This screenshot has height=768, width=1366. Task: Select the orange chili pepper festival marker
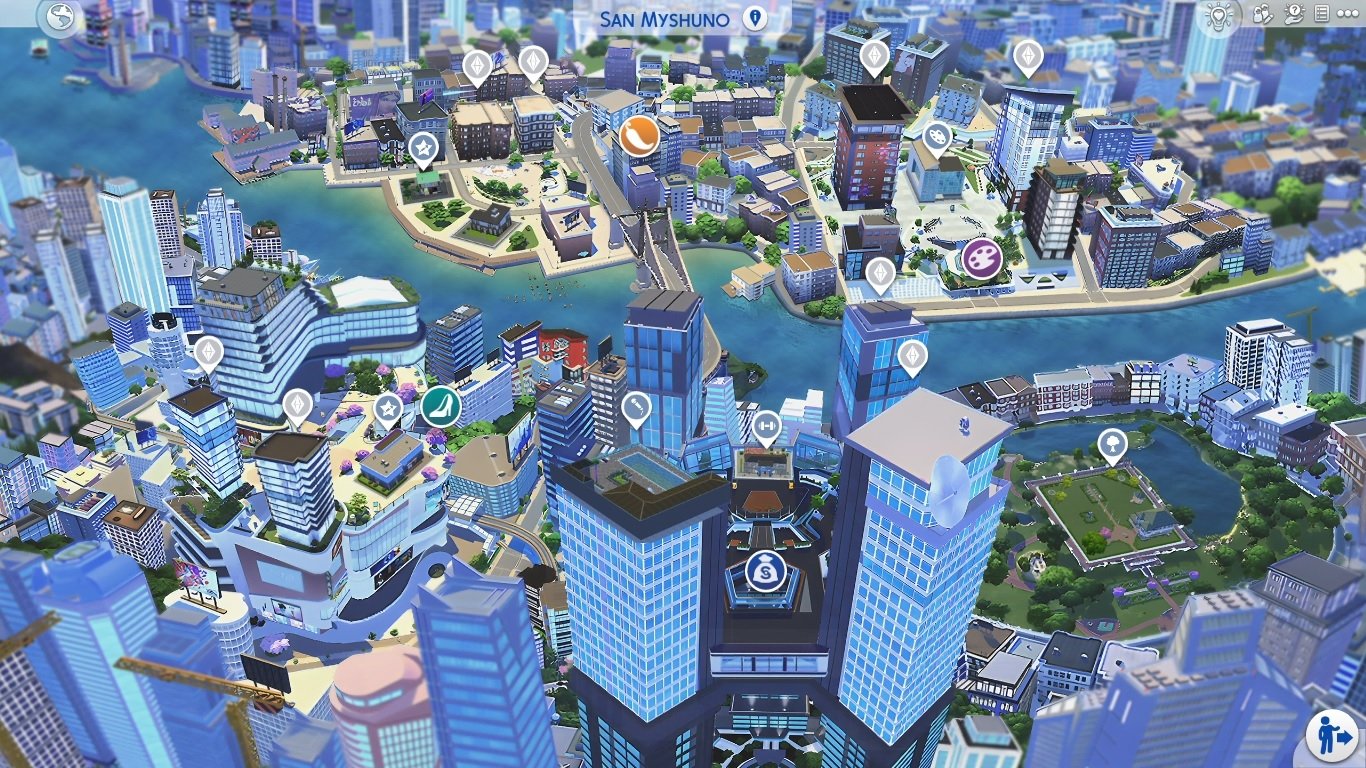639,136
